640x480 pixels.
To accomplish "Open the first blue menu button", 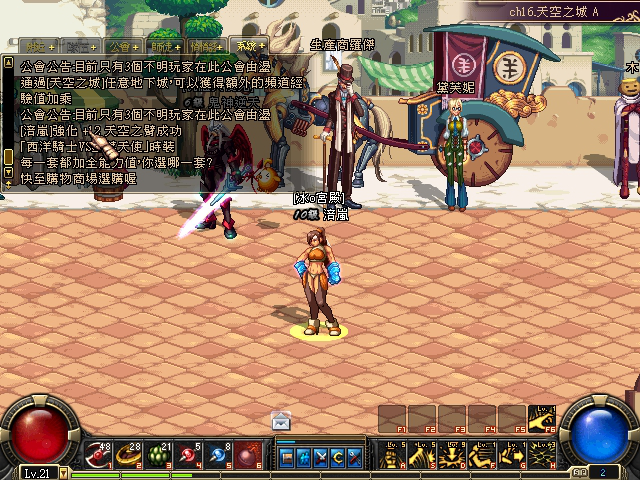I will (x=287, y=456).
